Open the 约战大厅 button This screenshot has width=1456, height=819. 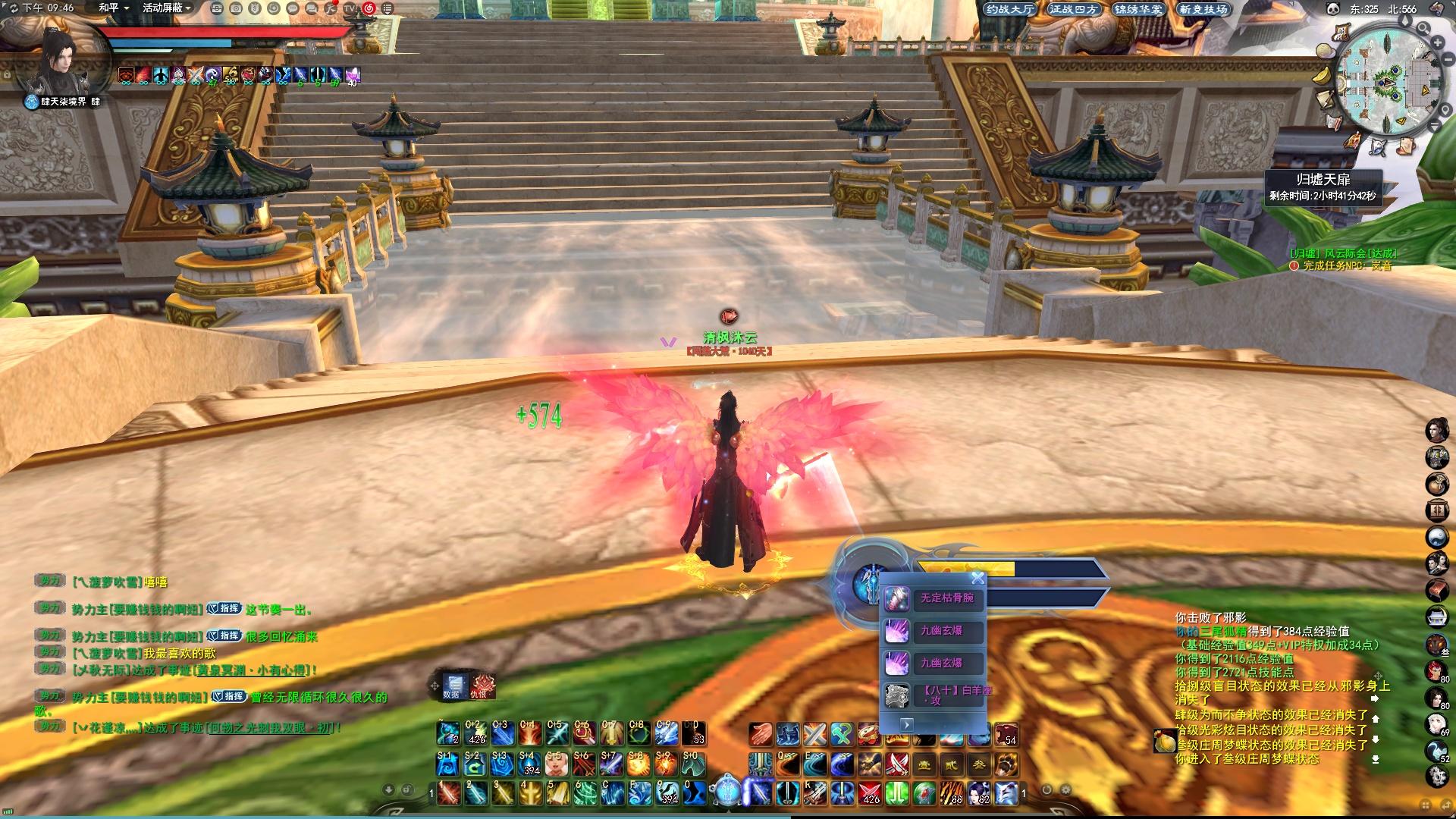tap(1009, 9)
